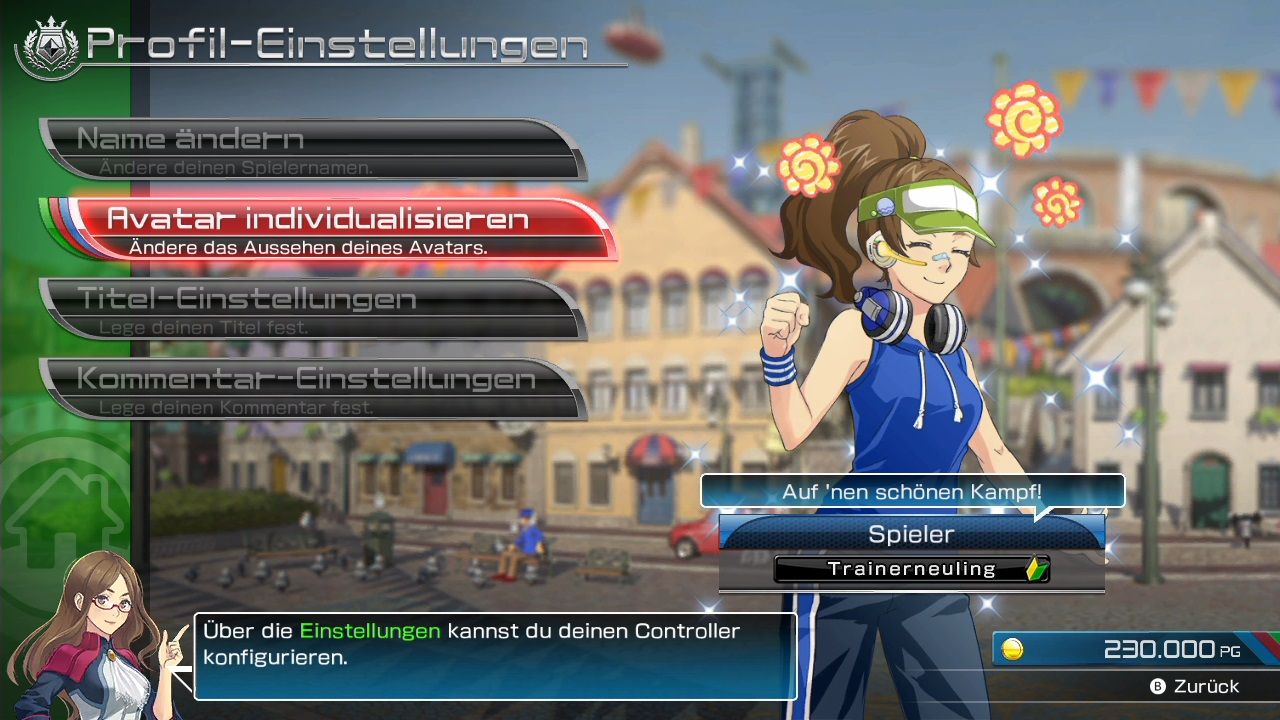Open the Name ändern option
This screenshot has height=720, width=1280.
pos(312,149)
